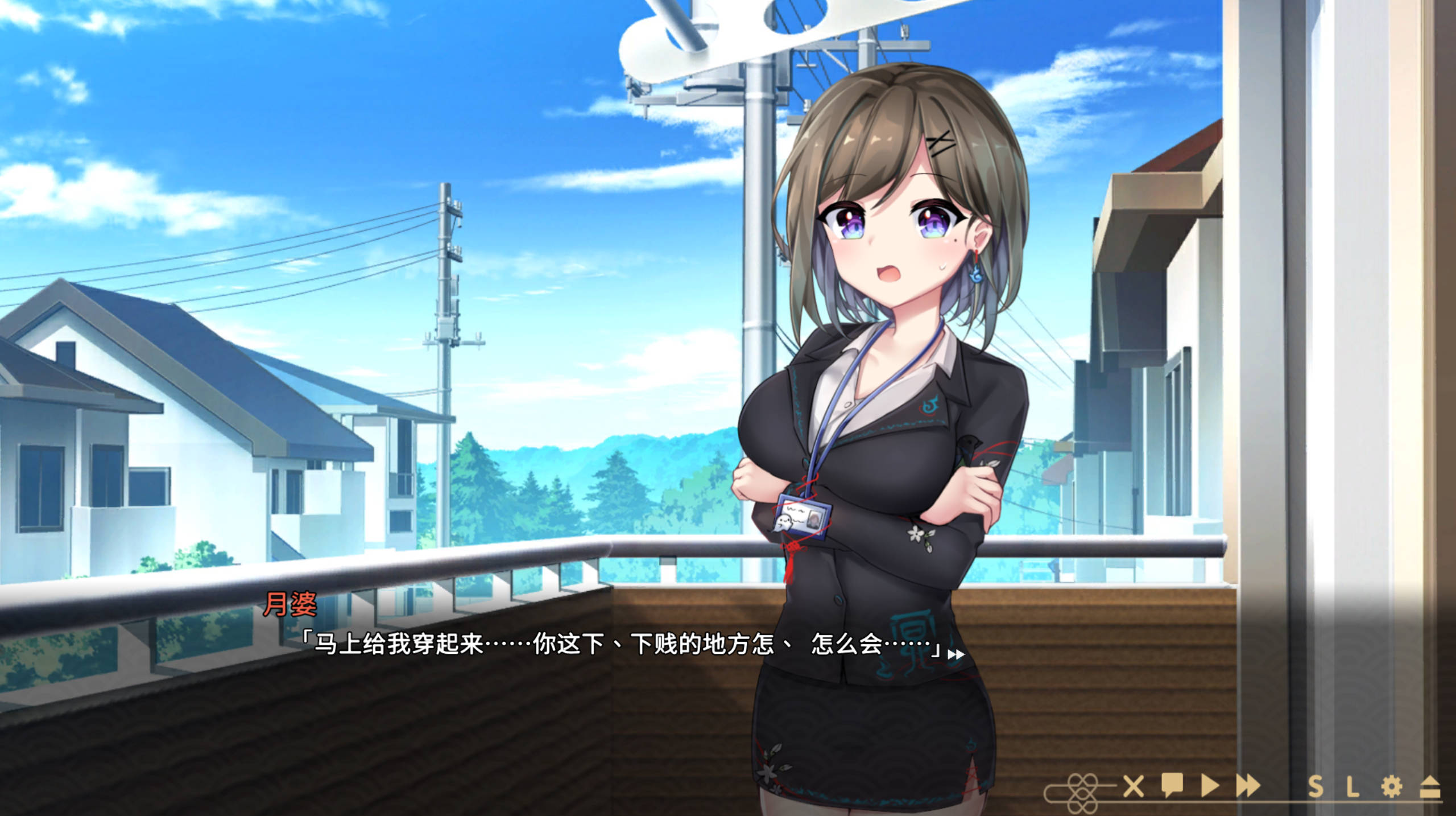Open game settings via the gear icon
Viewport: 1456px width, 816px height.
(1393, 786)
